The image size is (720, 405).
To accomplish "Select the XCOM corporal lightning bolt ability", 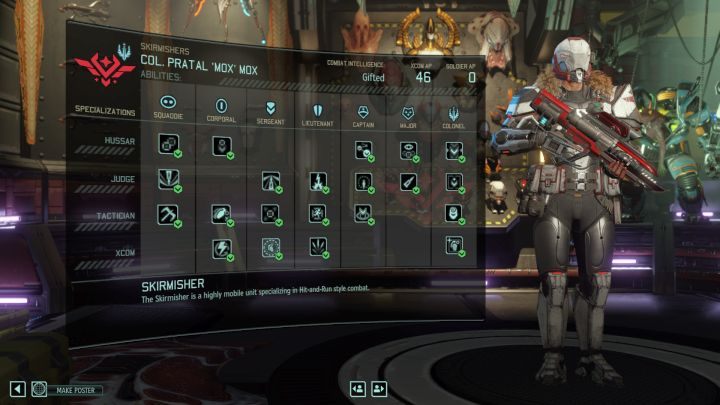I will point(220,247).
